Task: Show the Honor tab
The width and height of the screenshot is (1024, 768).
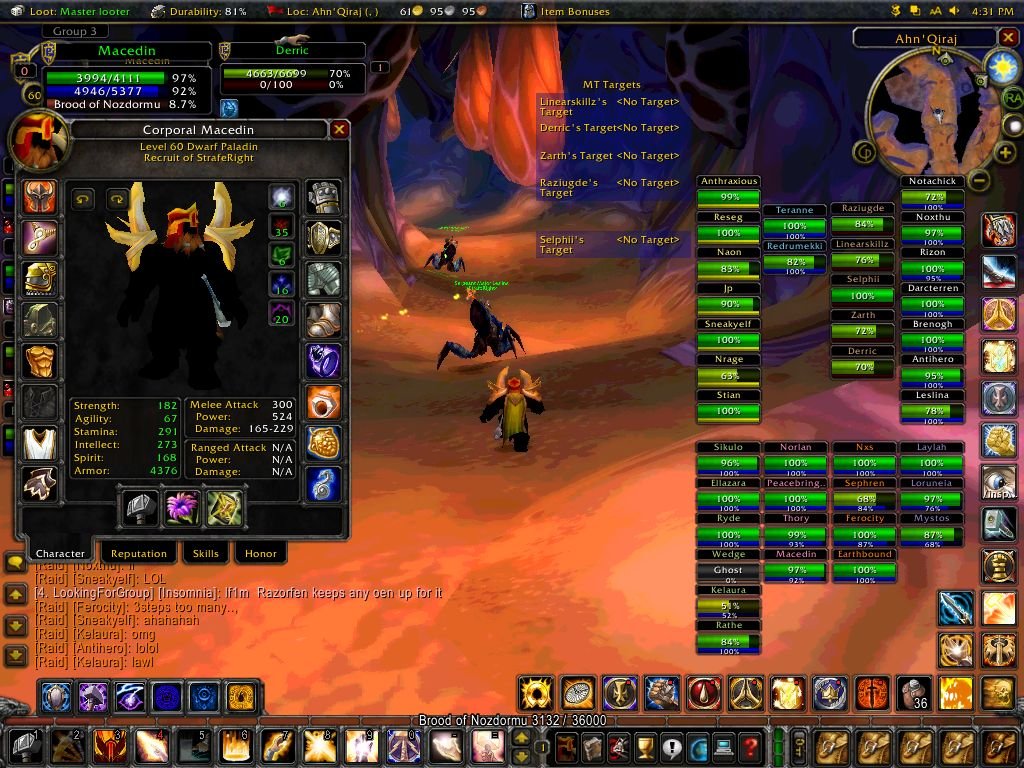Action: tap(260, 553)
